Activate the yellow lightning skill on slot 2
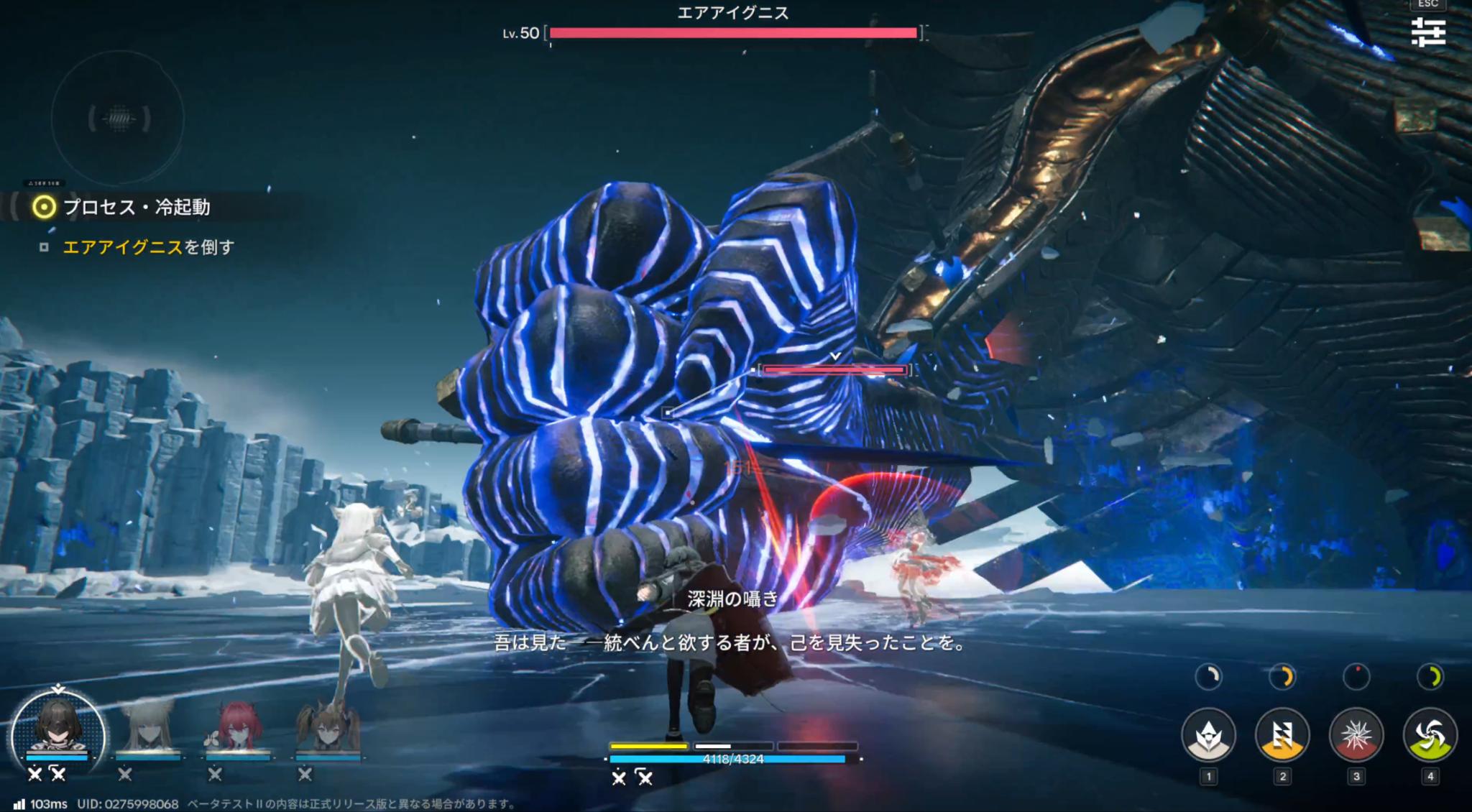The width and height of the screenshot is (1472, 812). point(1282,736)
